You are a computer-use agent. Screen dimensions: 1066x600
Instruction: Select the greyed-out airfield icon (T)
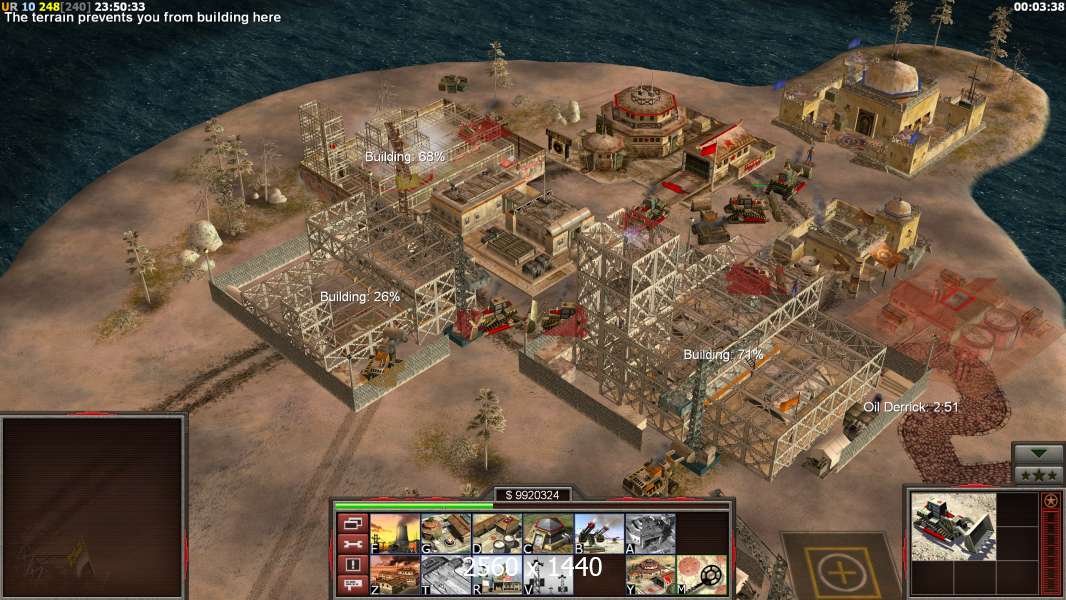point(446,575)
